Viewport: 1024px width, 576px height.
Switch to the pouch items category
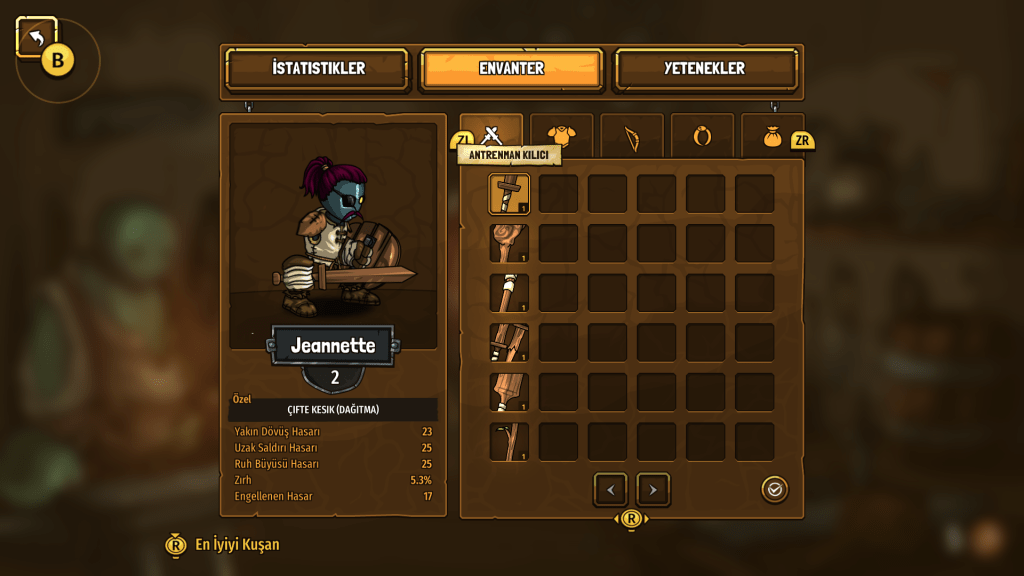tap(772, 136)
